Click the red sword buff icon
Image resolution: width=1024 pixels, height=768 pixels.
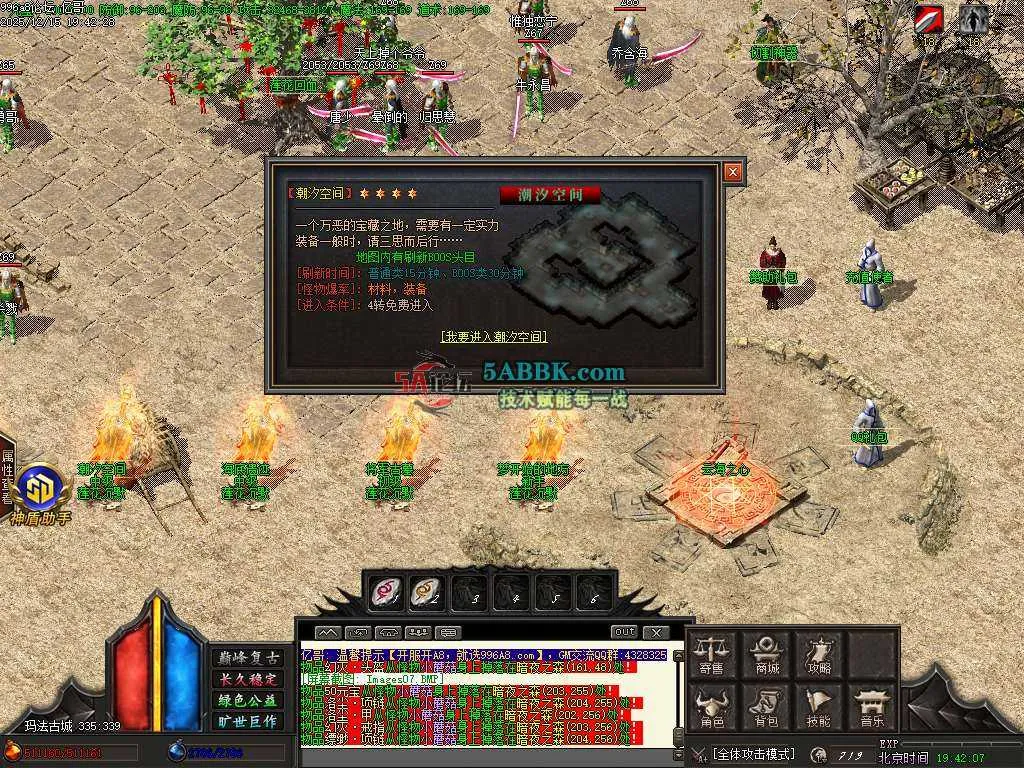[x=929, y=21]
